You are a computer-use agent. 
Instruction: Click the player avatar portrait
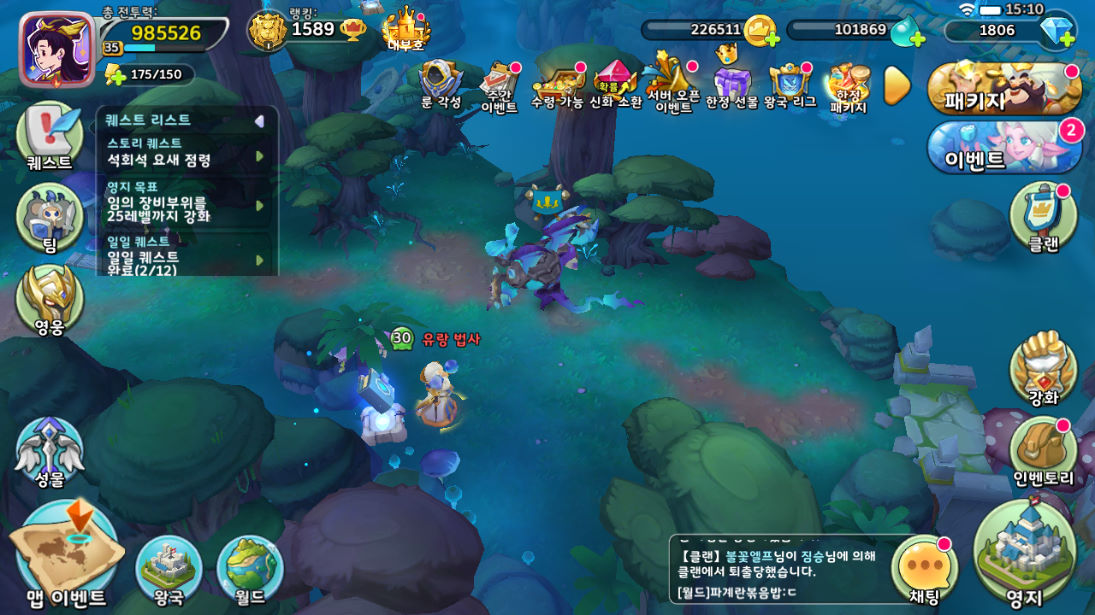point(56,48)
